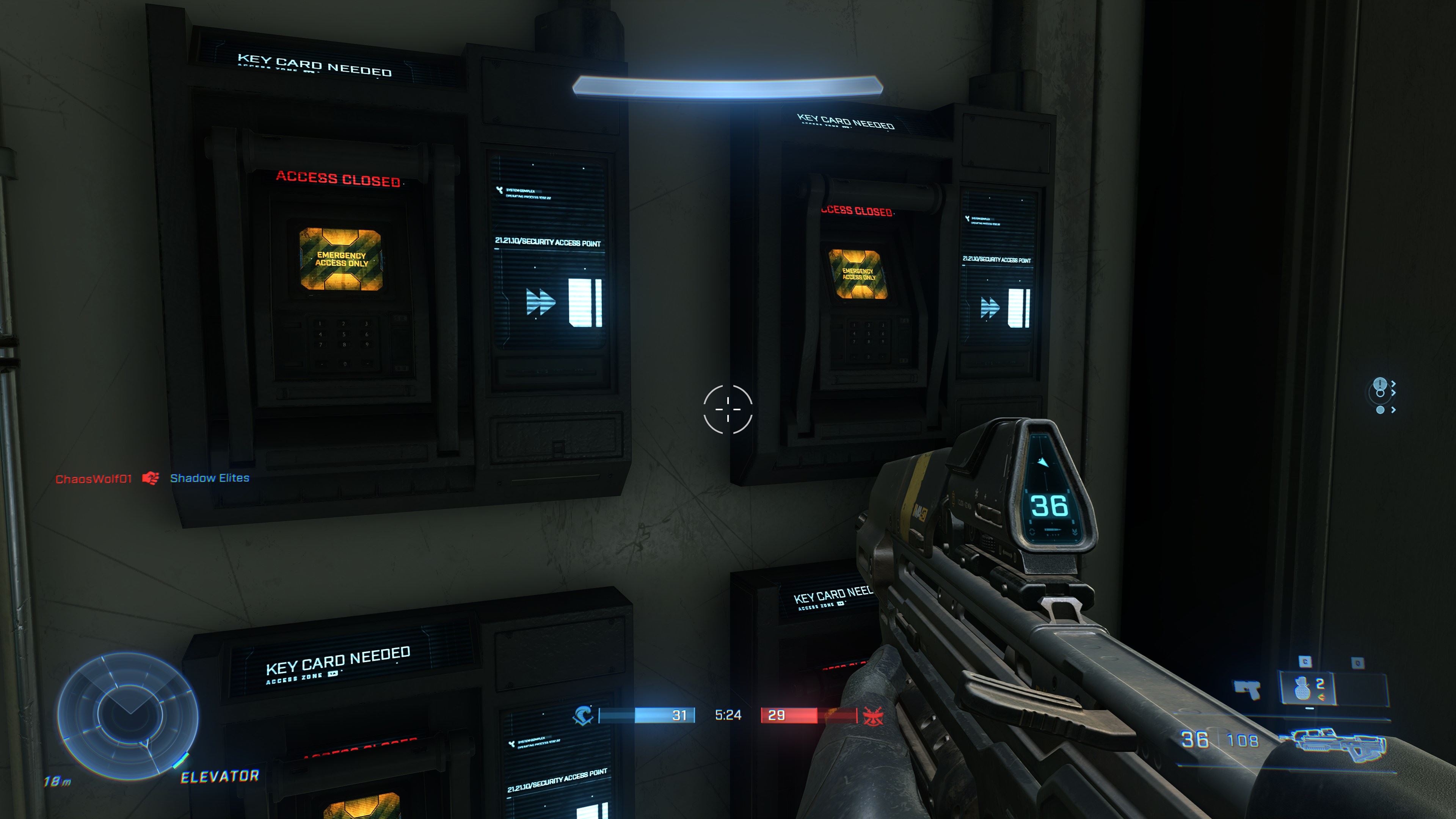This screenshot has width=1456, height=819.
Task: Click the melee kill icon in feed
Action: click(151, 478)
